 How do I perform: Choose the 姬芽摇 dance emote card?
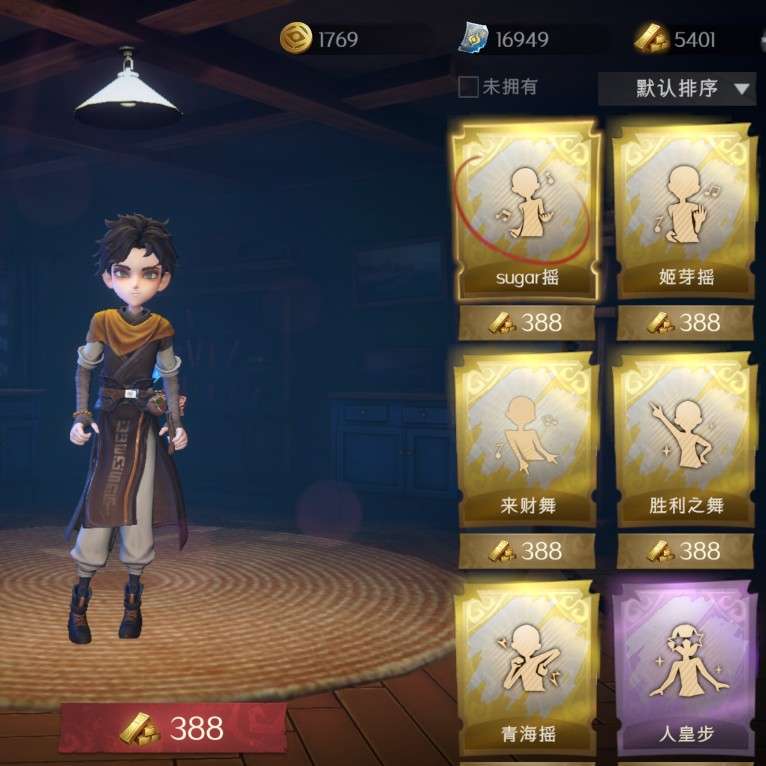685,212
